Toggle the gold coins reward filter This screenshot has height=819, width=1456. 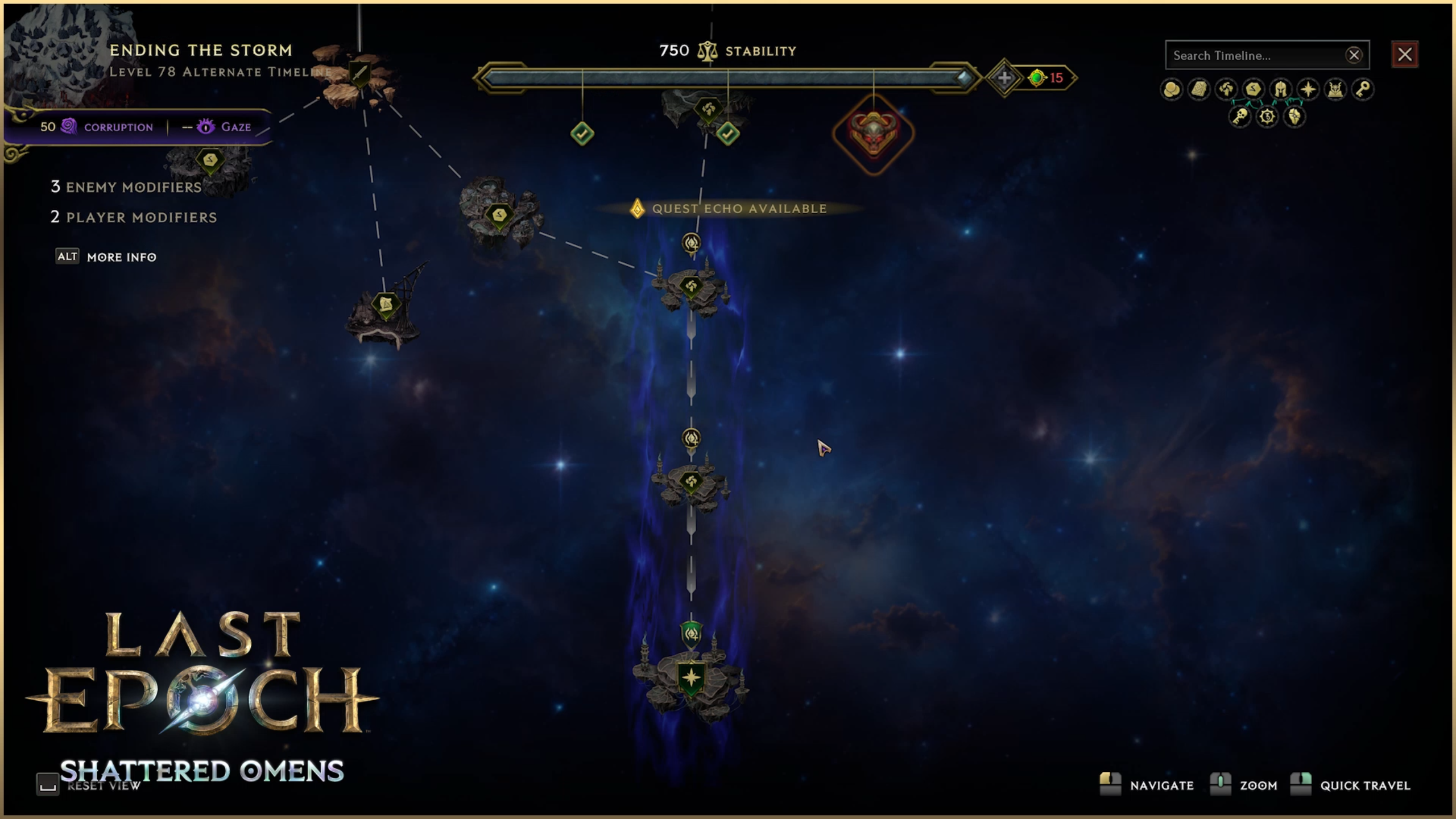pyautogui.click(x=1171, y=89)
